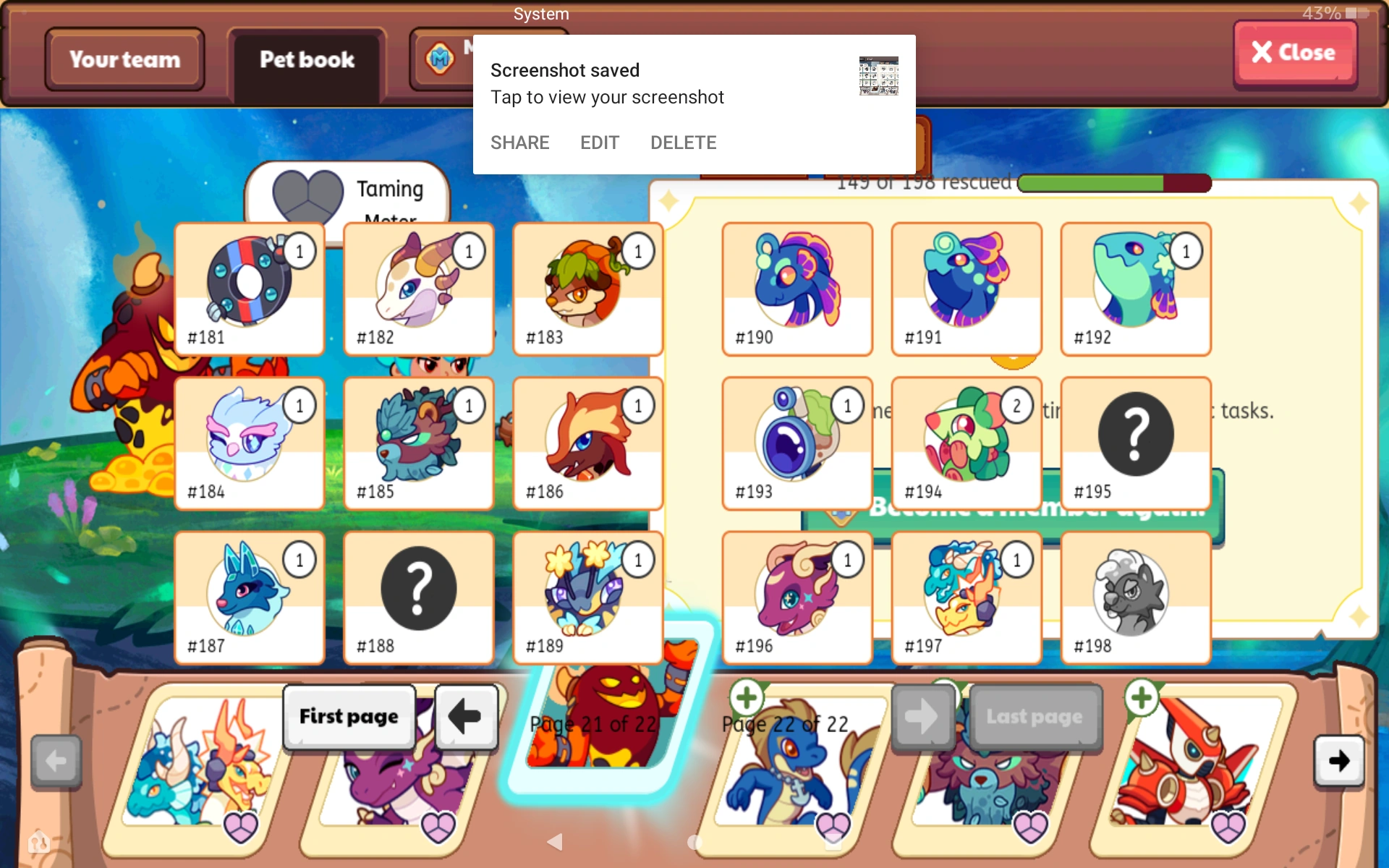Delete the saved screenshot

(683, 142)
